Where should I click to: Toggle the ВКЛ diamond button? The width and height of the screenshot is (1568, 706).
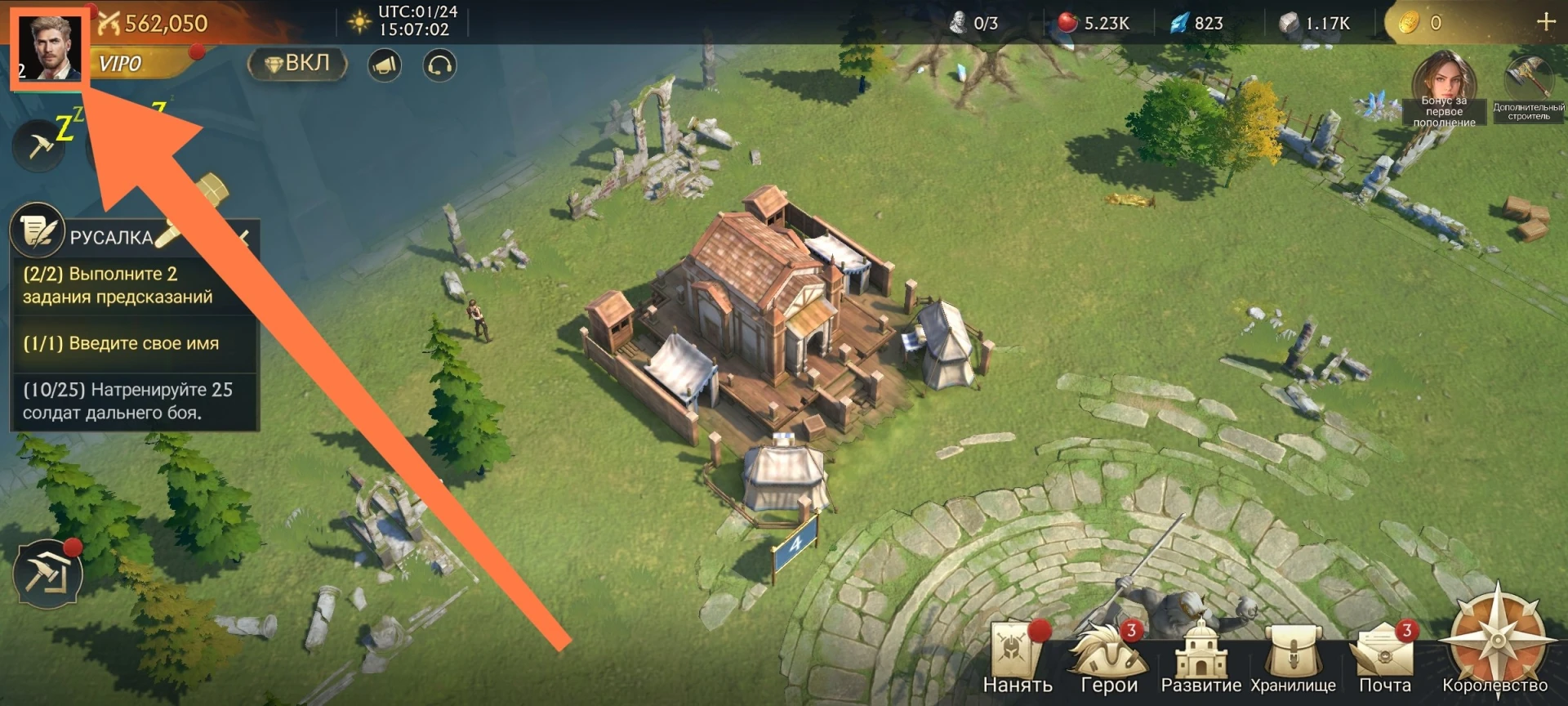pyautogui.click(x=298, y=64)
